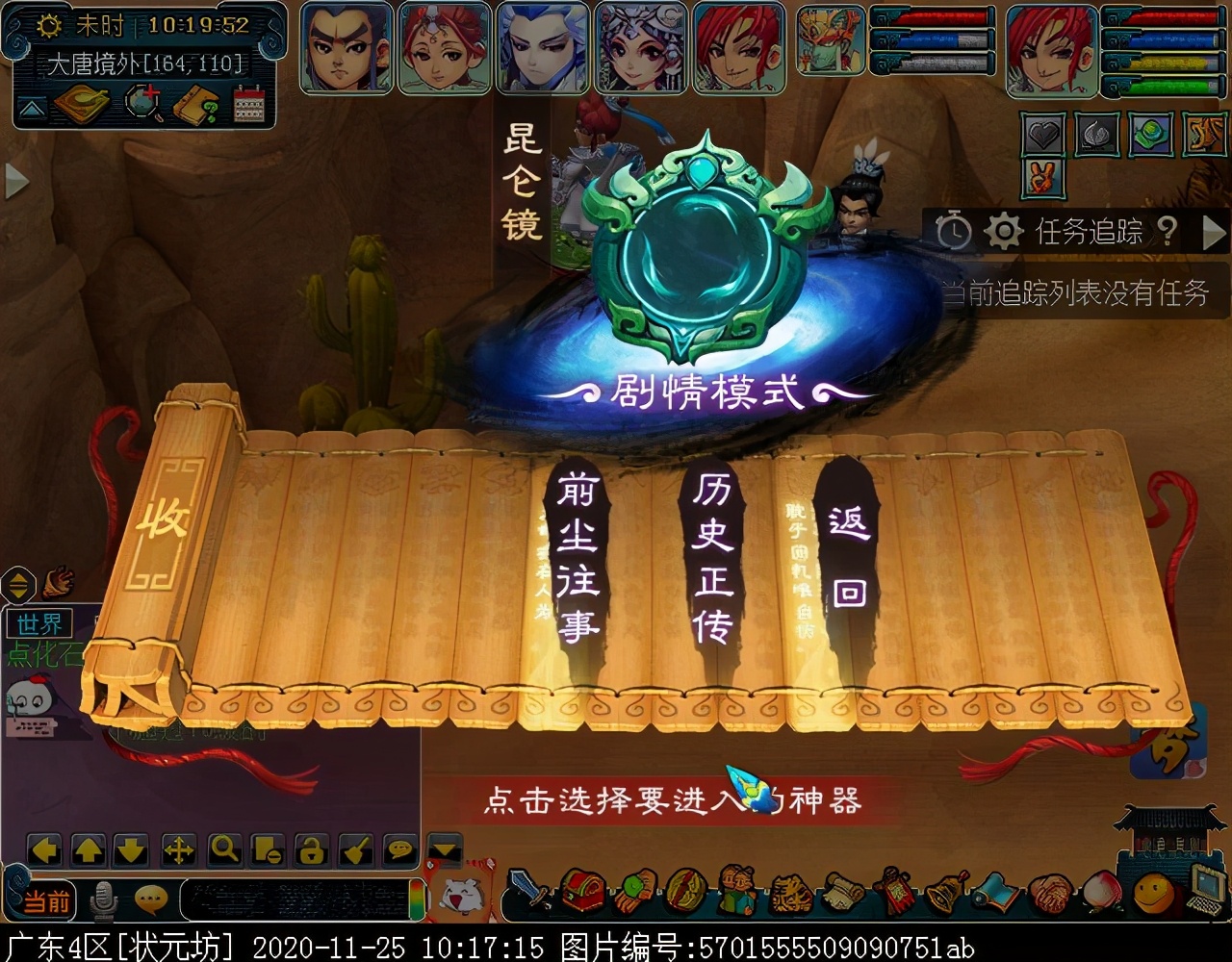Click the clock icon beside the task tracker
Viewport: 1232px width, 962px height.
pyautogui.click(x=953, y=231)
